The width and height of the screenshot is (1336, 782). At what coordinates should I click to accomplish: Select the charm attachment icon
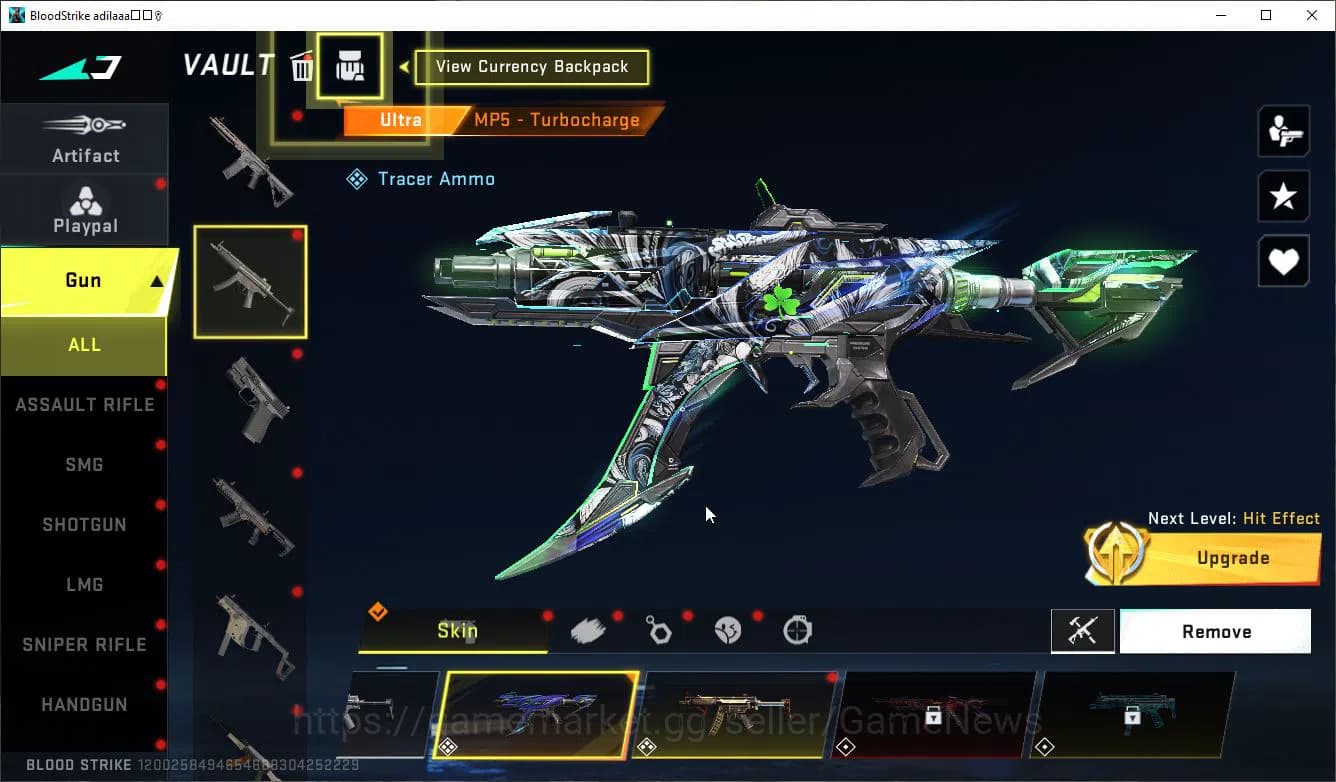(659, 631)
